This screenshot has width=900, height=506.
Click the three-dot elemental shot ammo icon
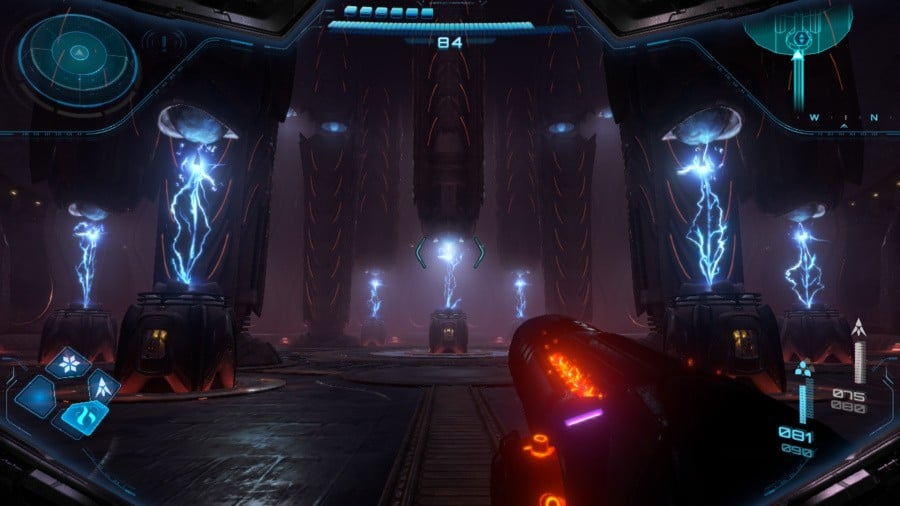803,371
